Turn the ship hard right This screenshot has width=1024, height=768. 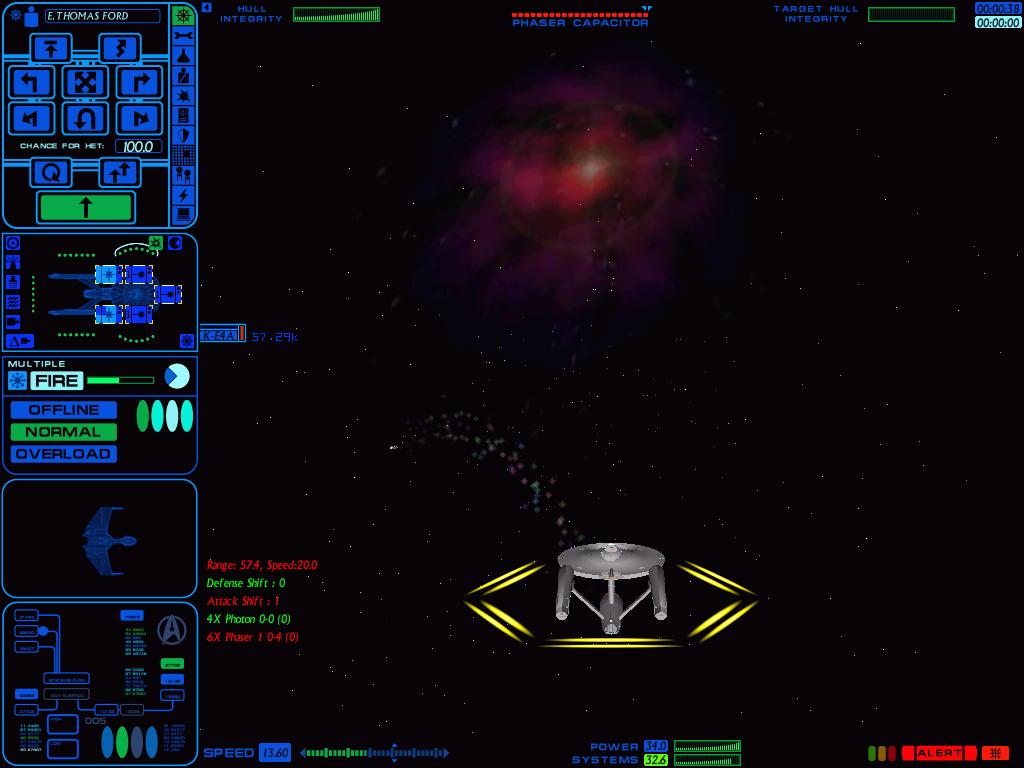(x=139, y=82)
